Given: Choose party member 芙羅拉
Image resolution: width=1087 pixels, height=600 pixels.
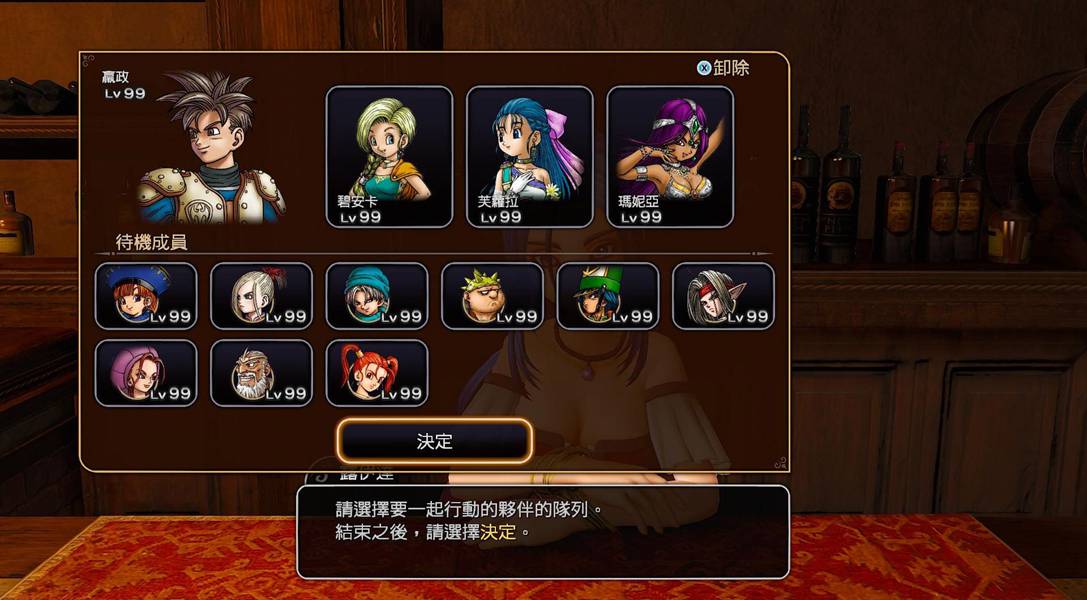Looking at the screenshot, I should click(x=529, y=157).
